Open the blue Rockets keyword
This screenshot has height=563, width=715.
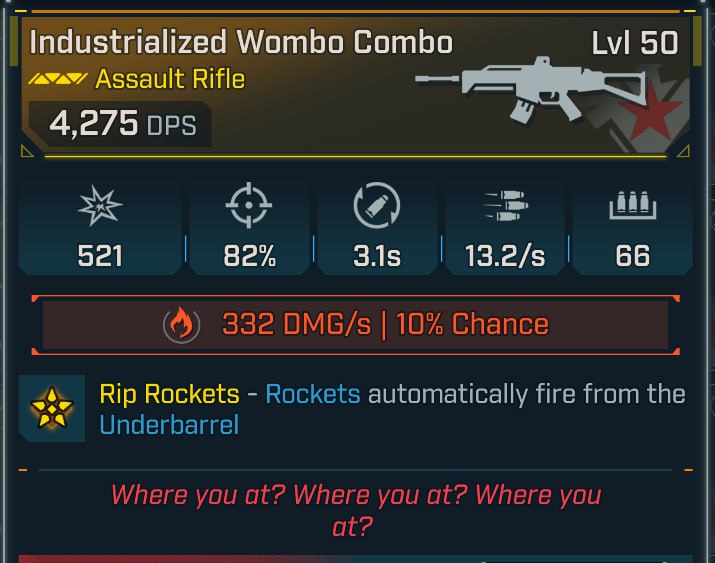tap(313, 393)
